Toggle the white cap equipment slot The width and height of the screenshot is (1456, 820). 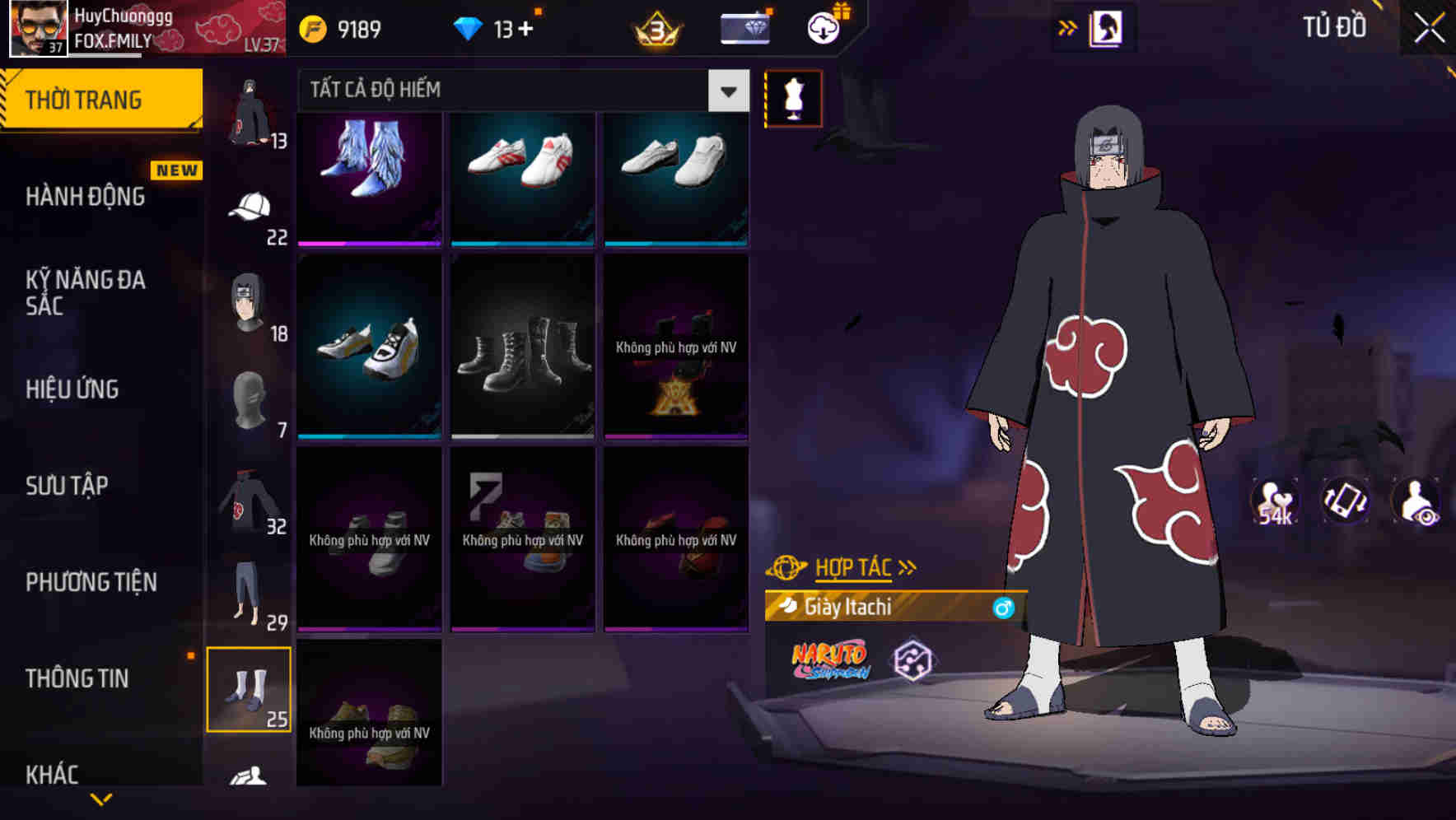tap(250, 206)
